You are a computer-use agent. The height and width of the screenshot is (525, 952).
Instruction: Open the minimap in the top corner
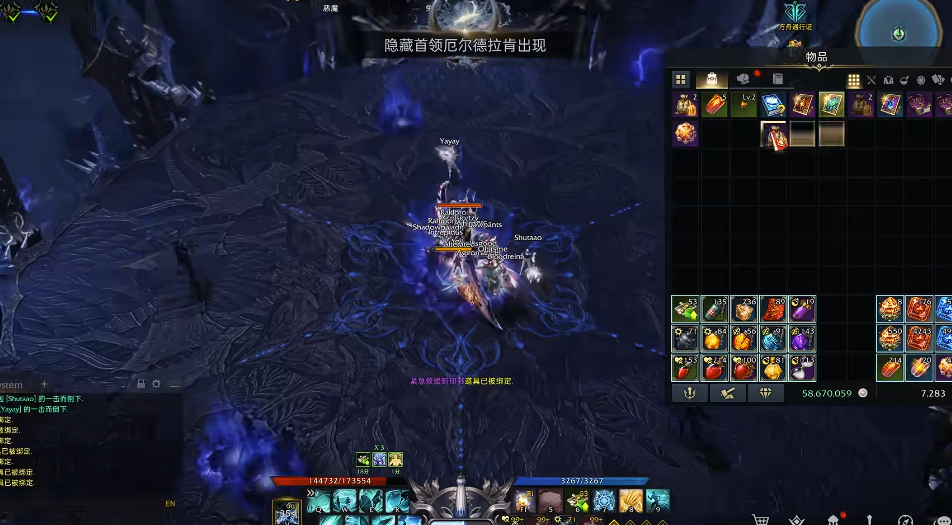[898, 30]
